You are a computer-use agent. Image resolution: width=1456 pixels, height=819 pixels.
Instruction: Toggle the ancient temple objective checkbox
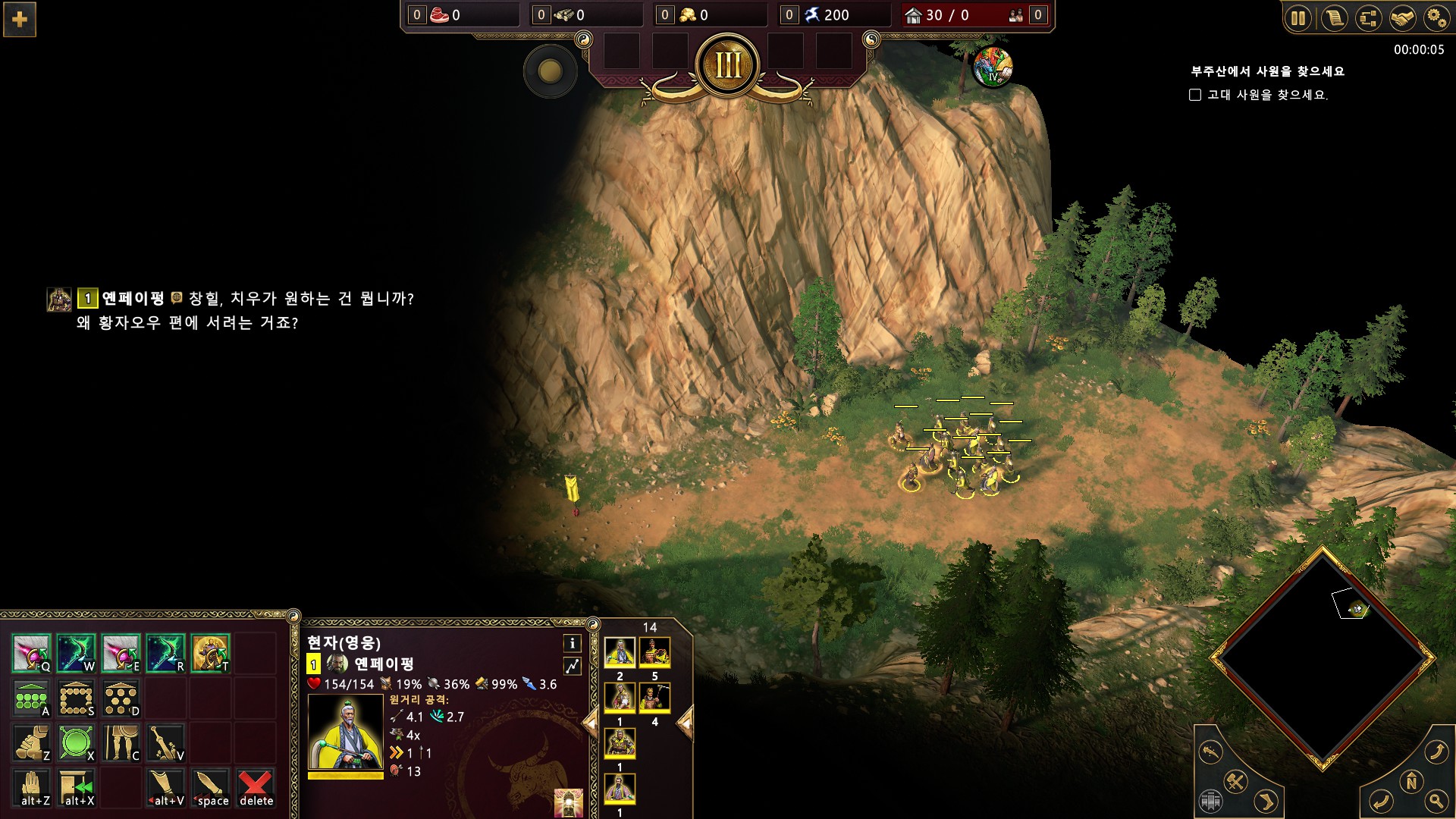coord(1195,95)
